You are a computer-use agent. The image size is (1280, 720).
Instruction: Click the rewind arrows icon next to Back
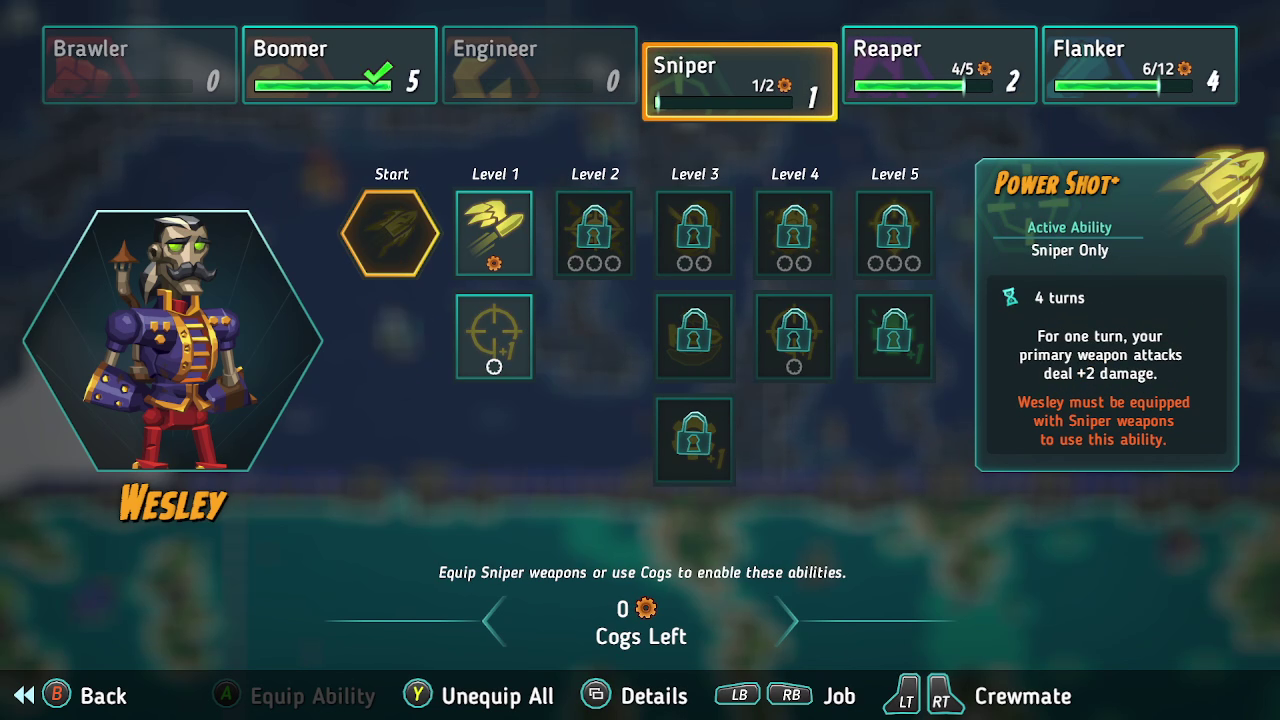tap(22, 695)
